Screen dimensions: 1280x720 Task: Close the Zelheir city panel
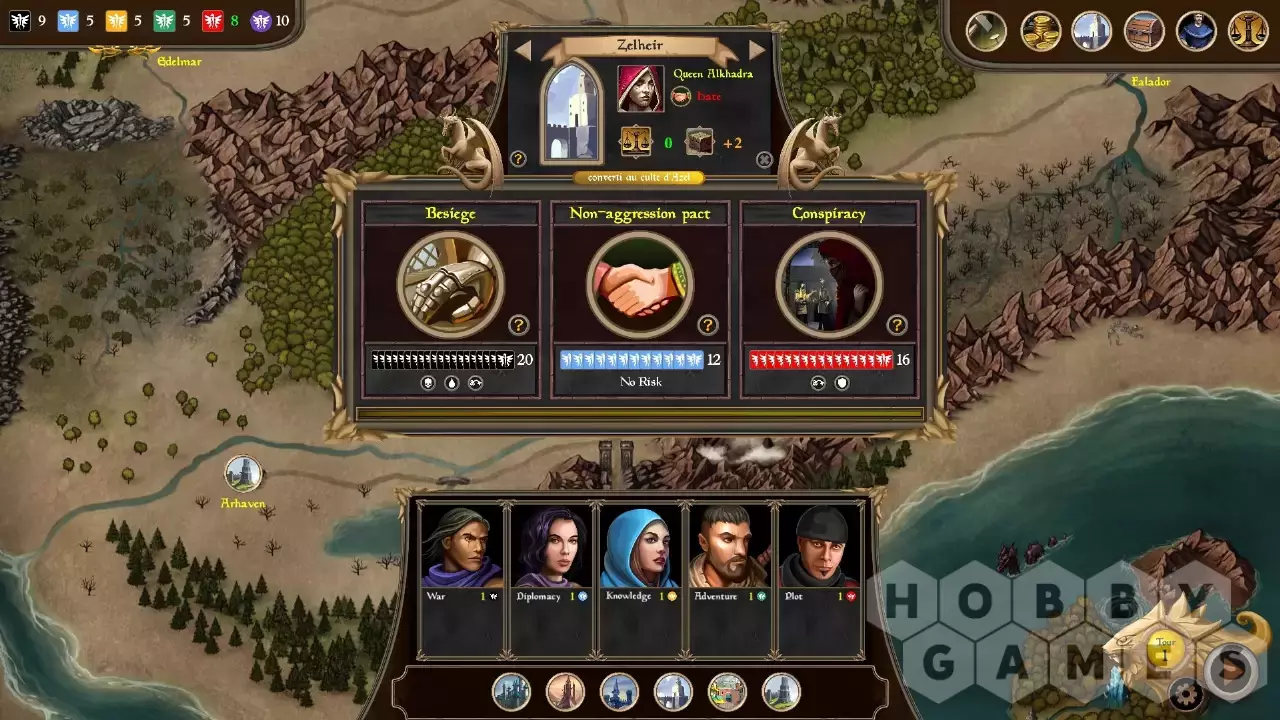764,159
